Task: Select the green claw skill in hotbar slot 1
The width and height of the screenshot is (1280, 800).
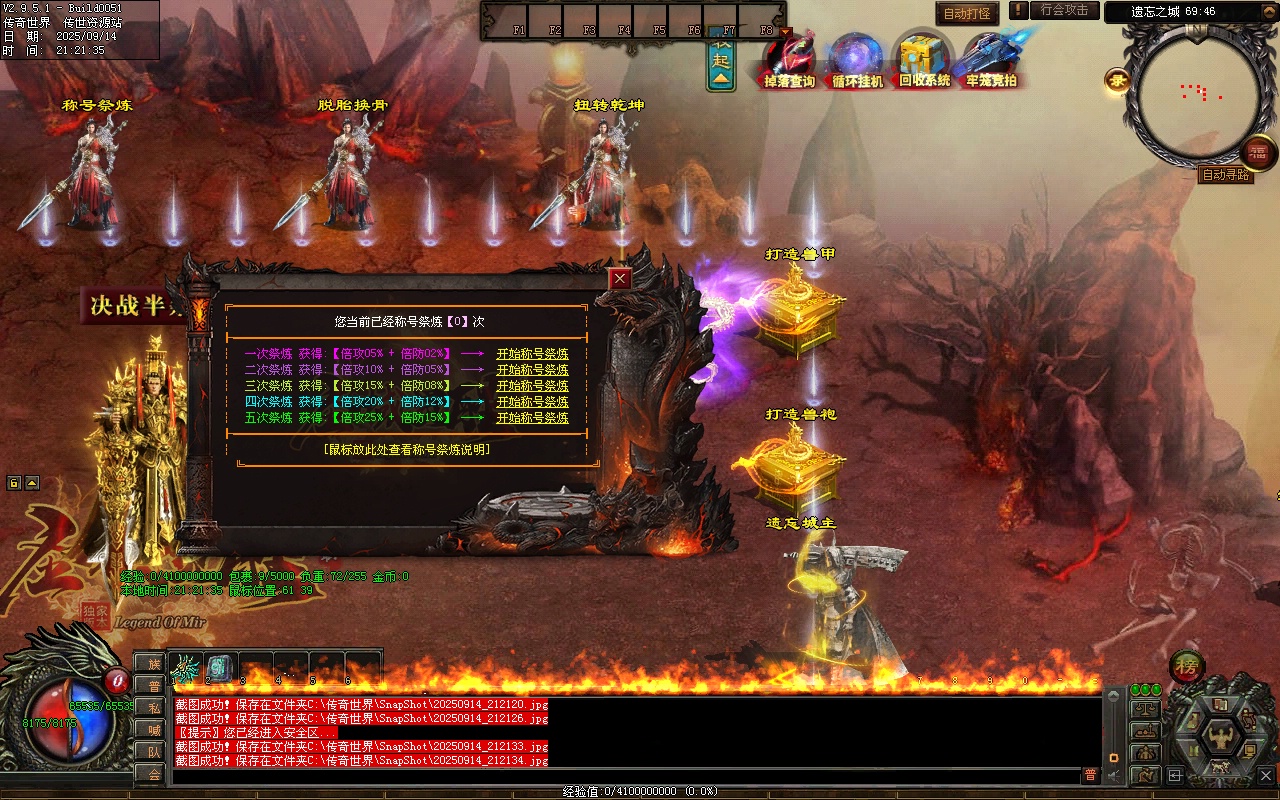Action: click(x=187, y=668)
